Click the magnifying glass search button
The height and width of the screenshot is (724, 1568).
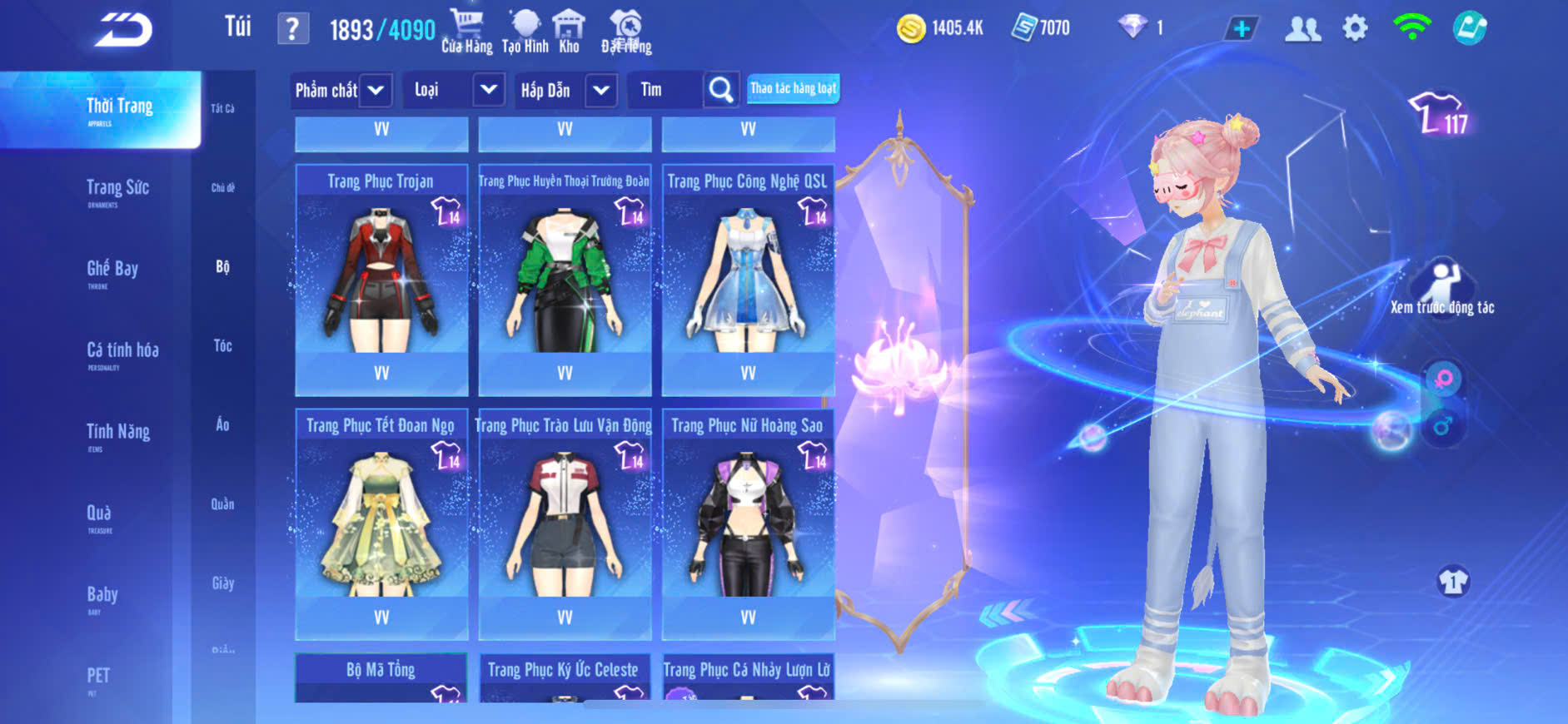(x=720, y=90)
